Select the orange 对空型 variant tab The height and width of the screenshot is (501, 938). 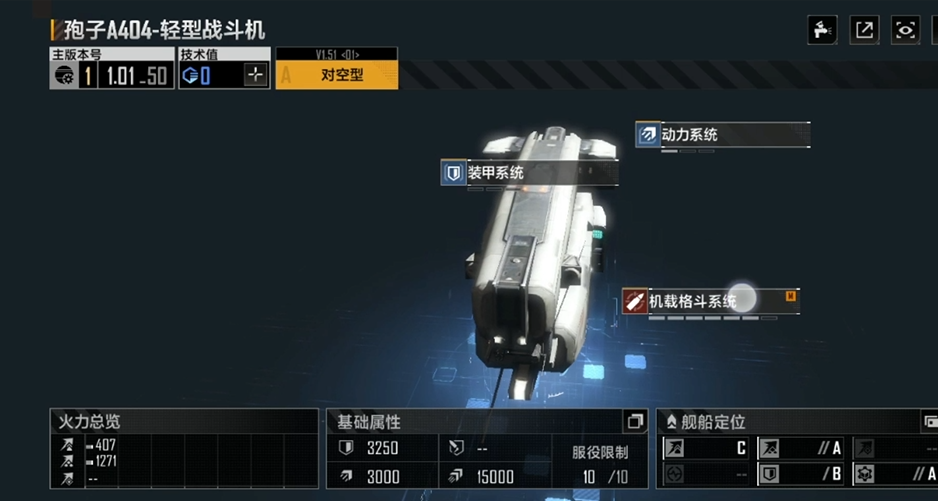[337, 75]
